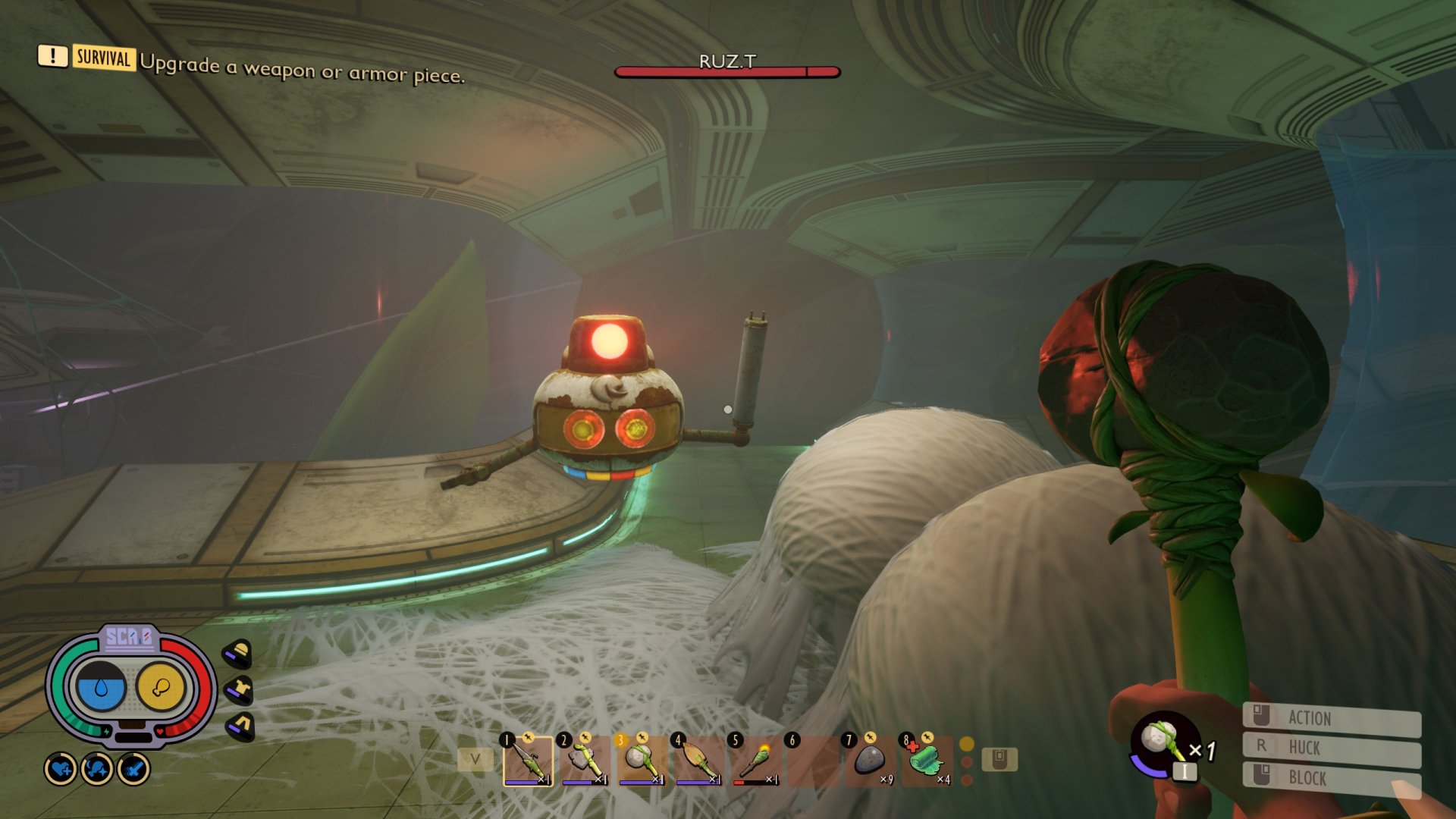Screen dimensions: 1456x819
Task: Check the leg armor durability icon
Action: pos(240,726)
